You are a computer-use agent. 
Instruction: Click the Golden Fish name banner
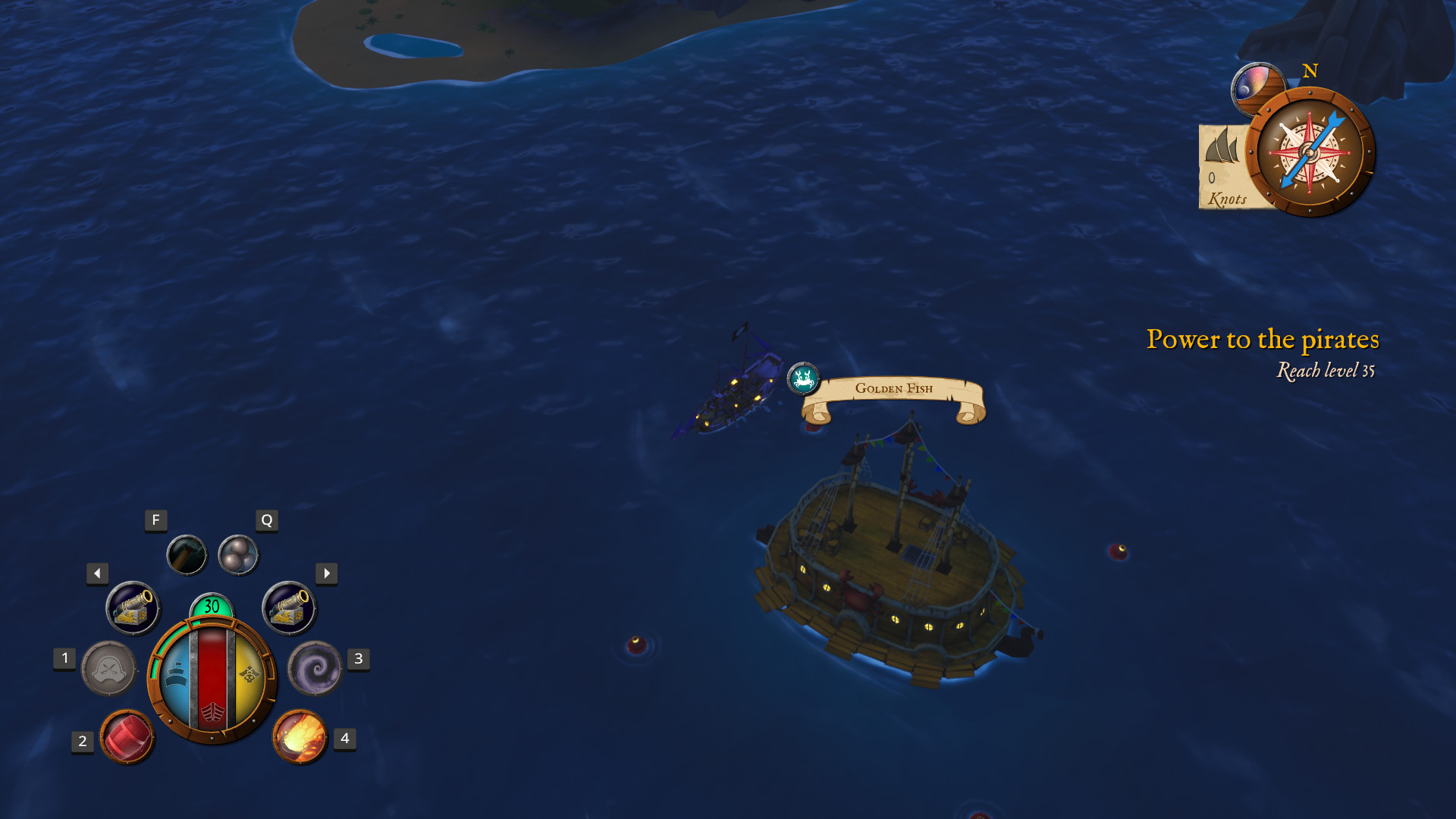click(893, 389)
